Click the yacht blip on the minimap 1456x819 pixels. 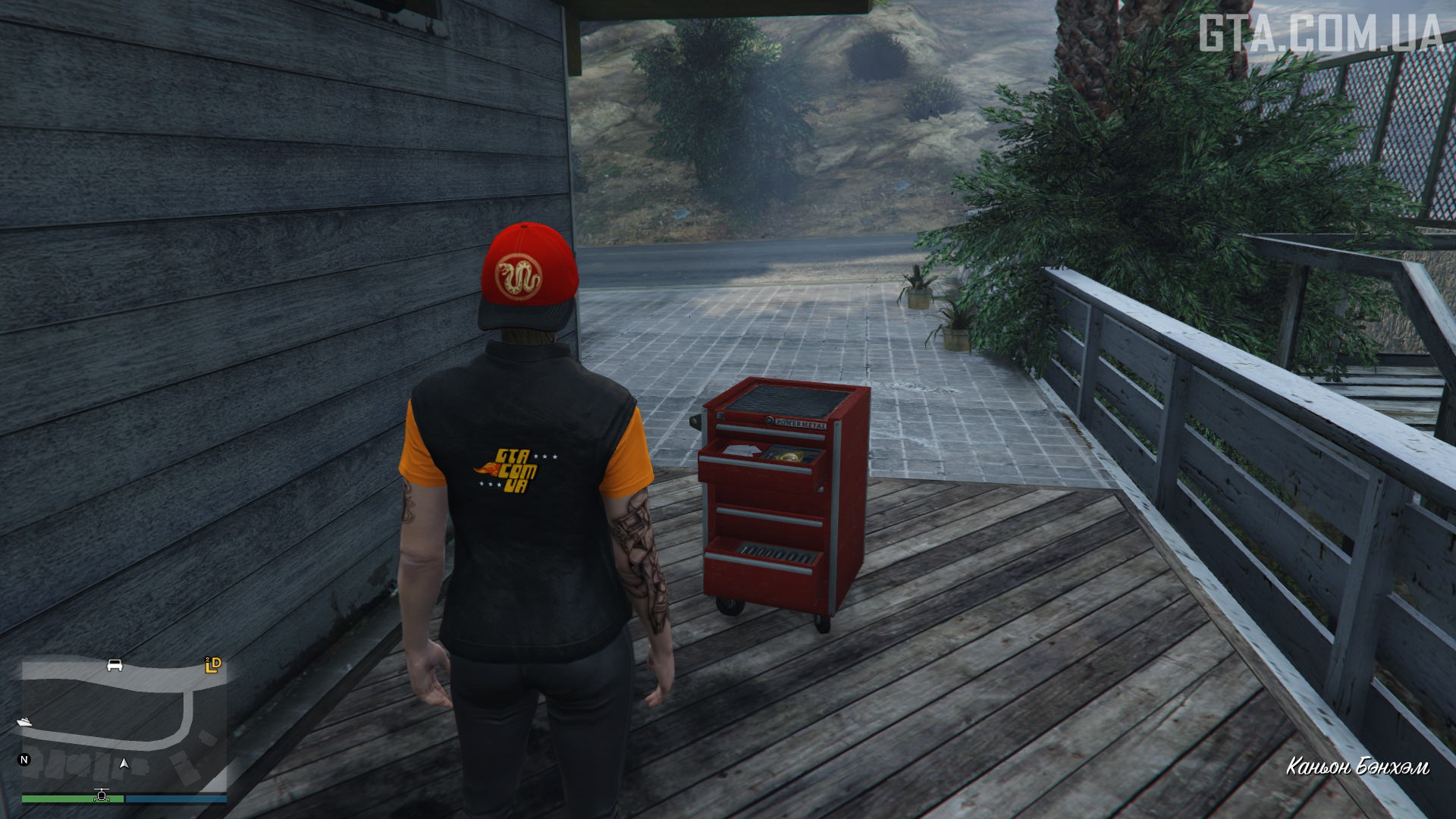24,721
